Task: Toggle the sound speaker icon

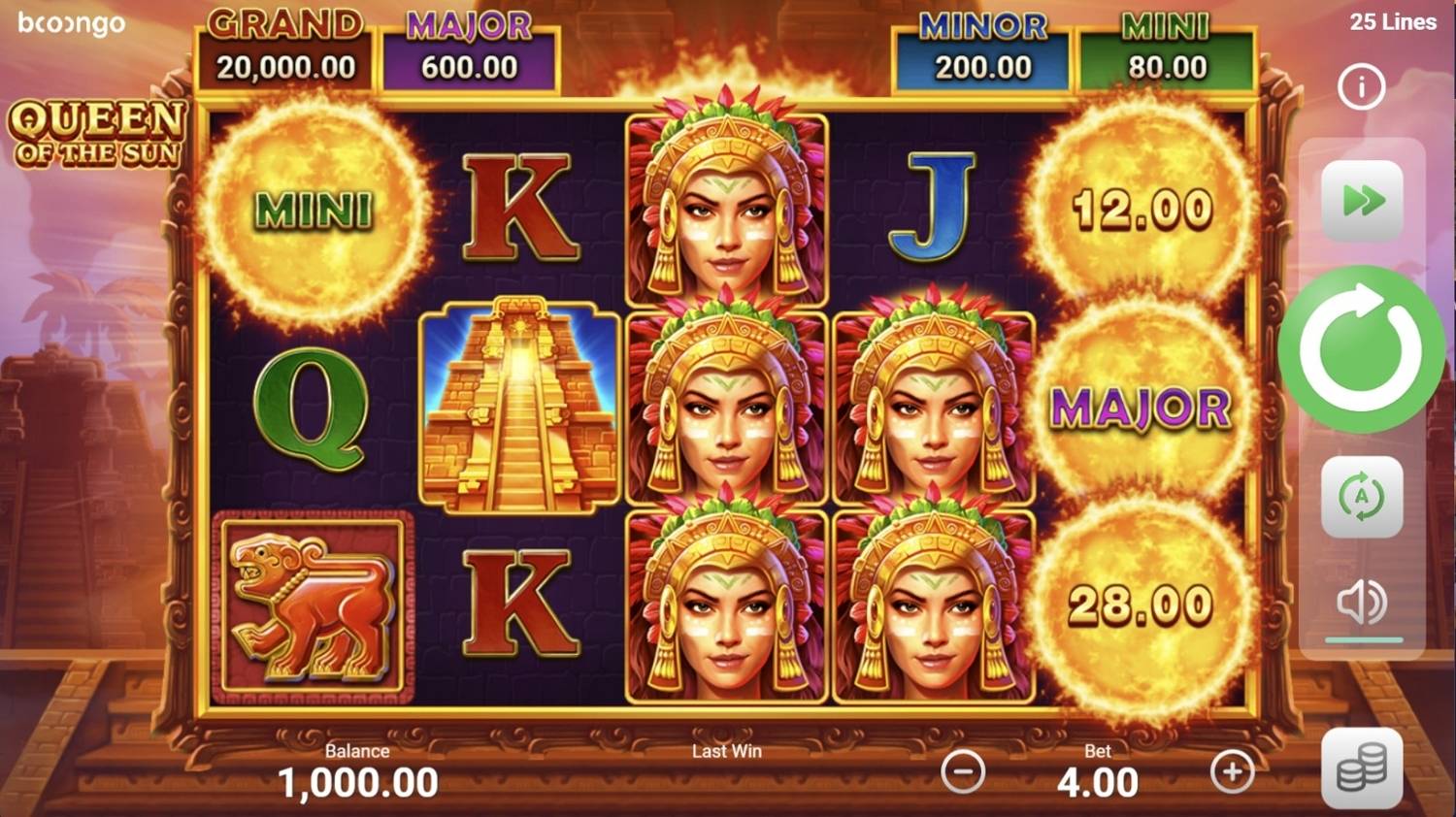Action: [x=1362, y=604]
